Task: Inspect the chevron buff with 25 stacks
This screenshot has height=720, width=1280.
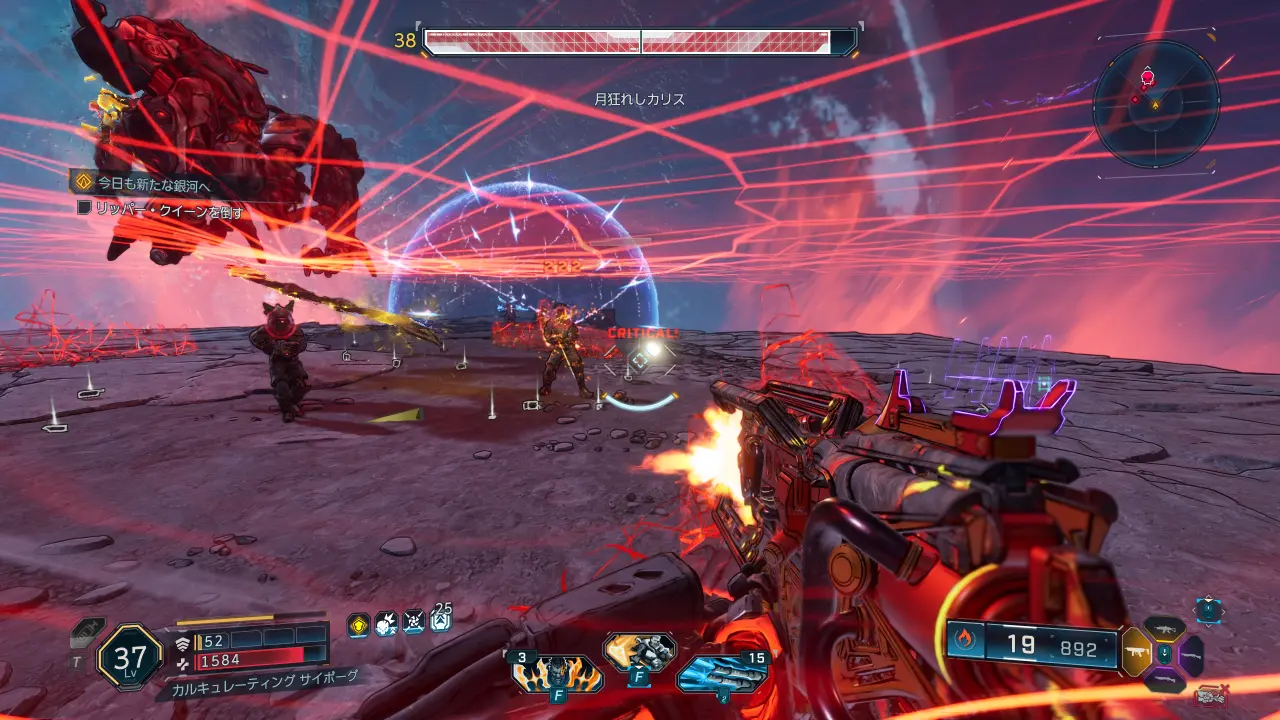Action: coord(441,623)
